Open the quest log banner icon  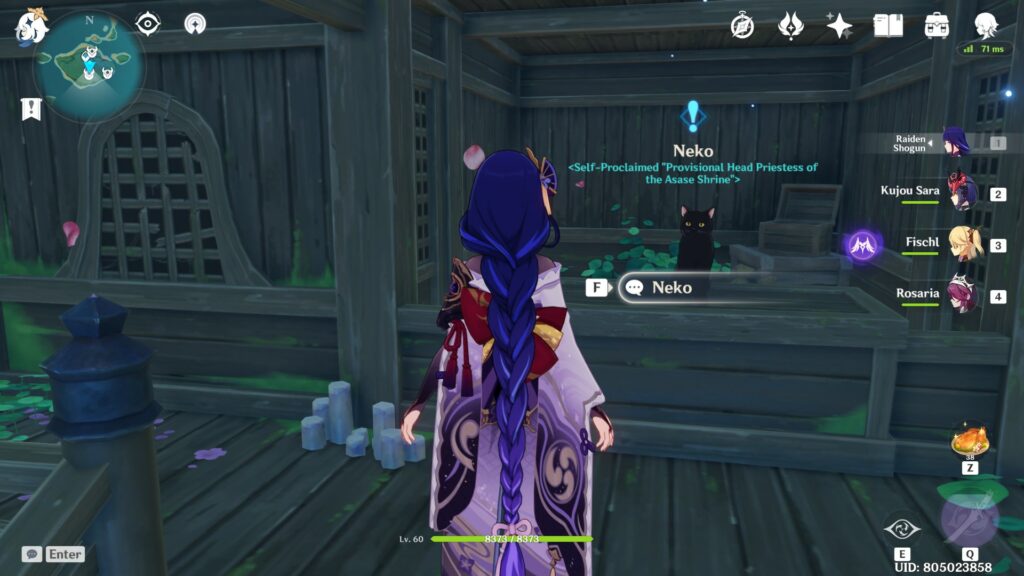31,108
